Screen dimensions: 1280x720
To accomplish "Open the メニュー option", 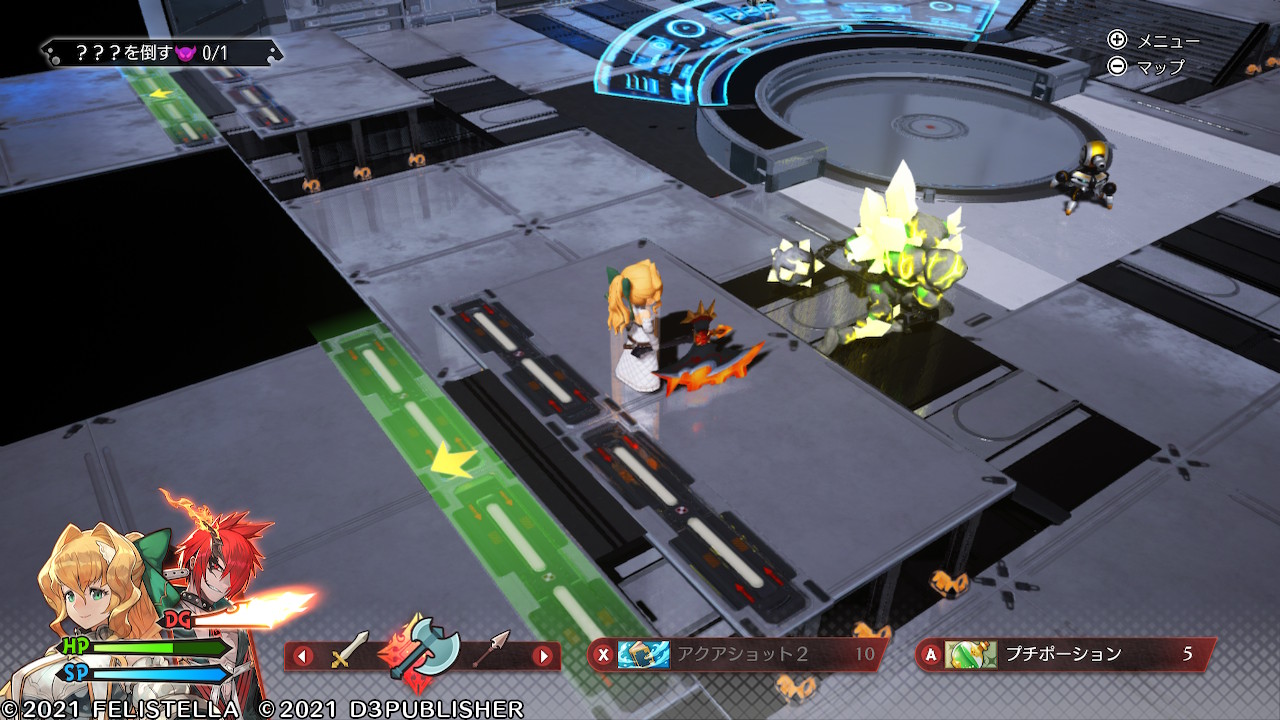I will coord(1153,40).
